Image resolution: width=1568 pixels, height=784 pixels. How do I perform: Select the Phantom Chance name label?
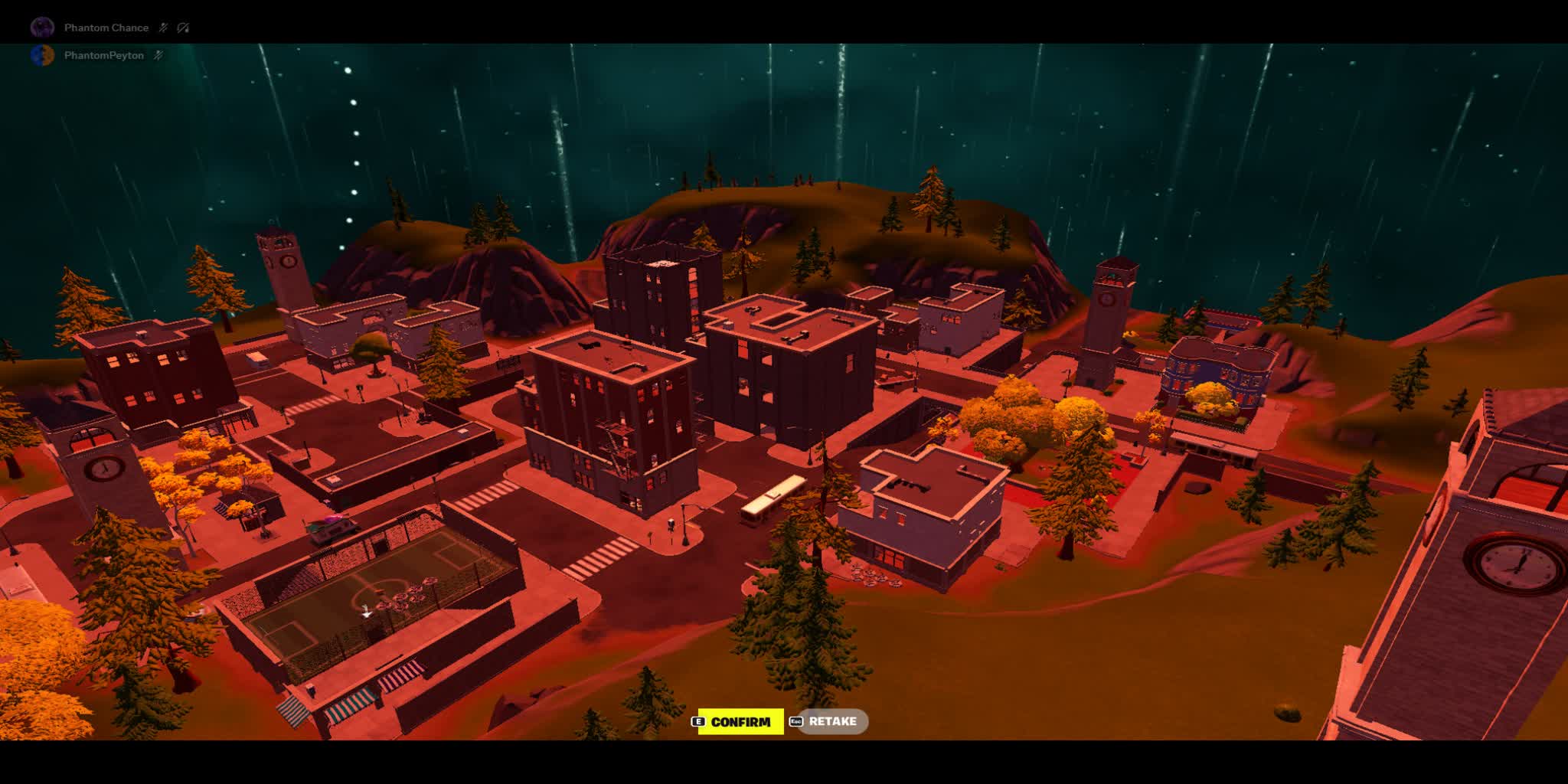[x=107, y=28]
